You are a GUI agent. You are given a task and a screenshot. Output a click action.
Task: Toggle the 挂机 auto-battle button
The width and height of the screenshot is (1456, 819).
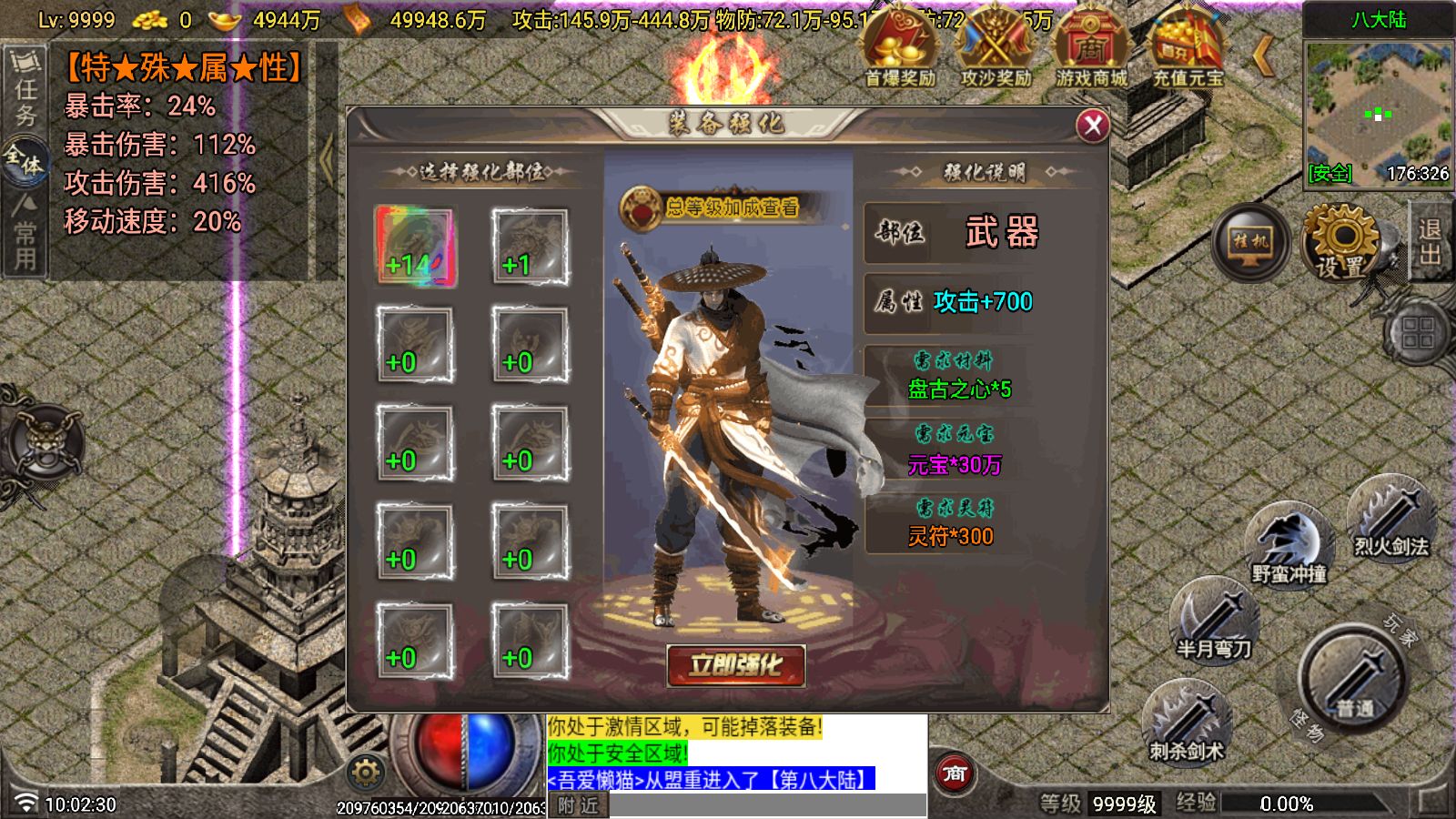tap(1250, 241)
